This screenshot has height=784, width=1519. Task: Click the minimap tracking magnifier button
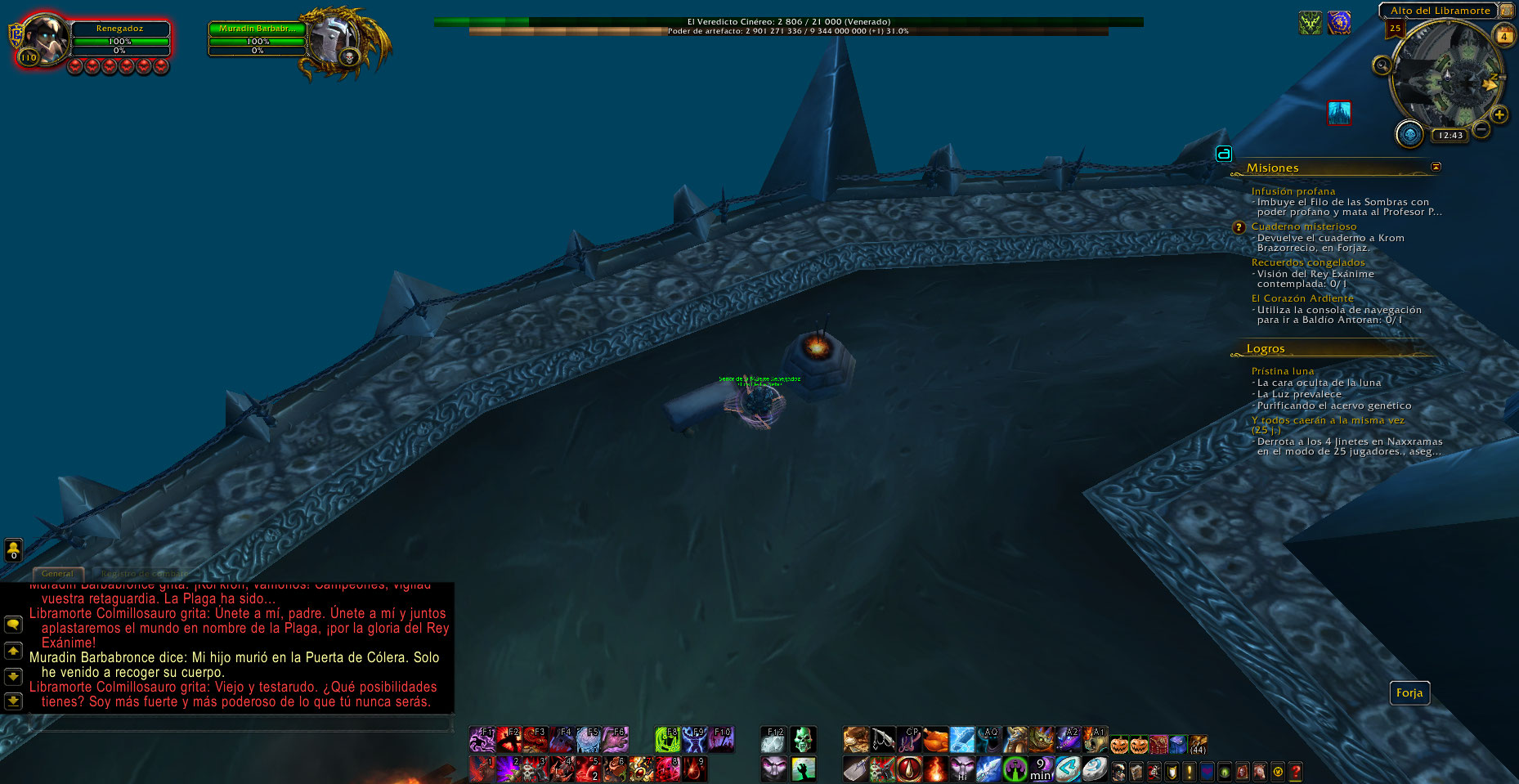[x=1382, y=65]
